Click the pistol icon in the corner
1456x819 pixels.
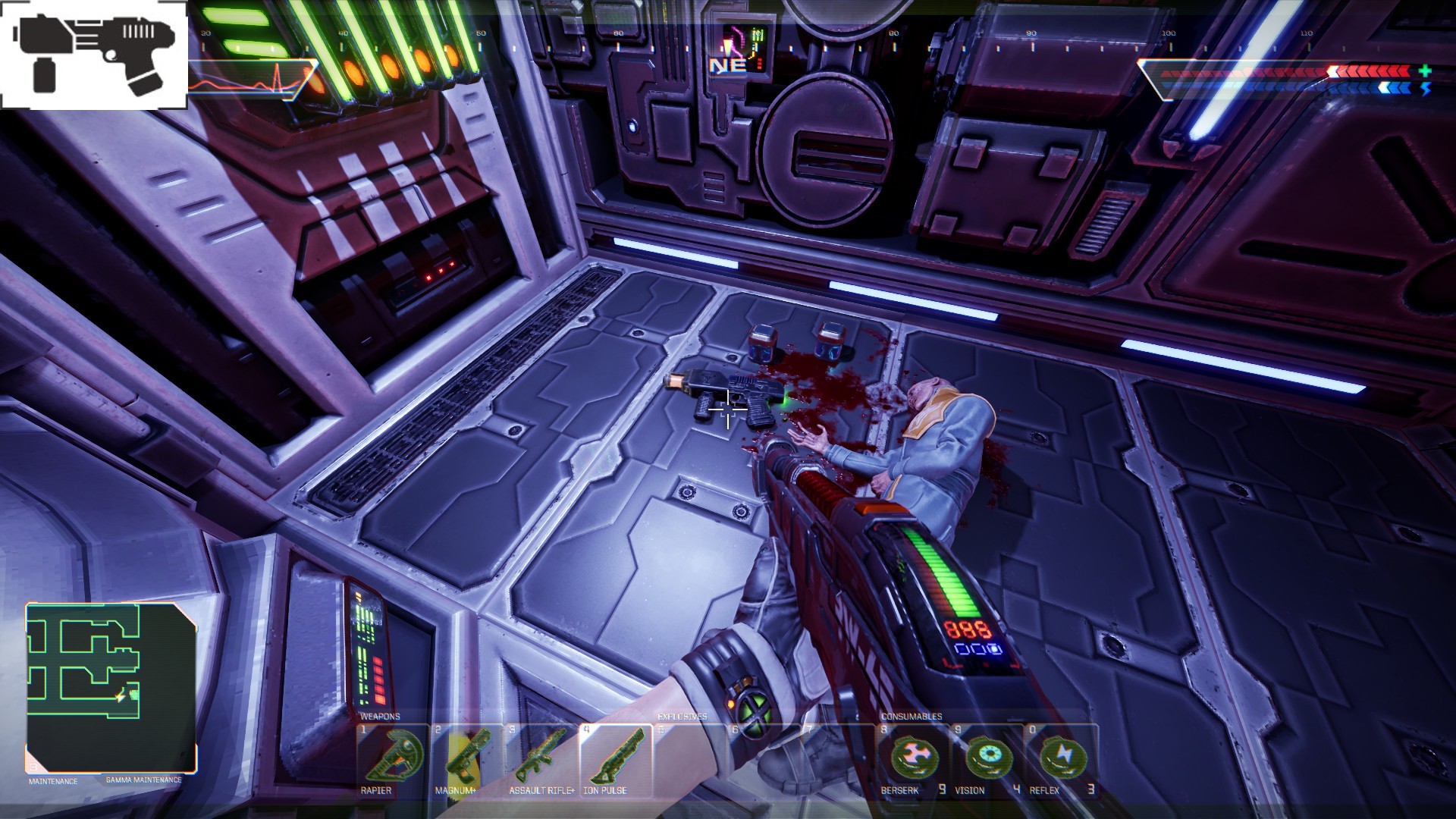[x=94, y=55]
